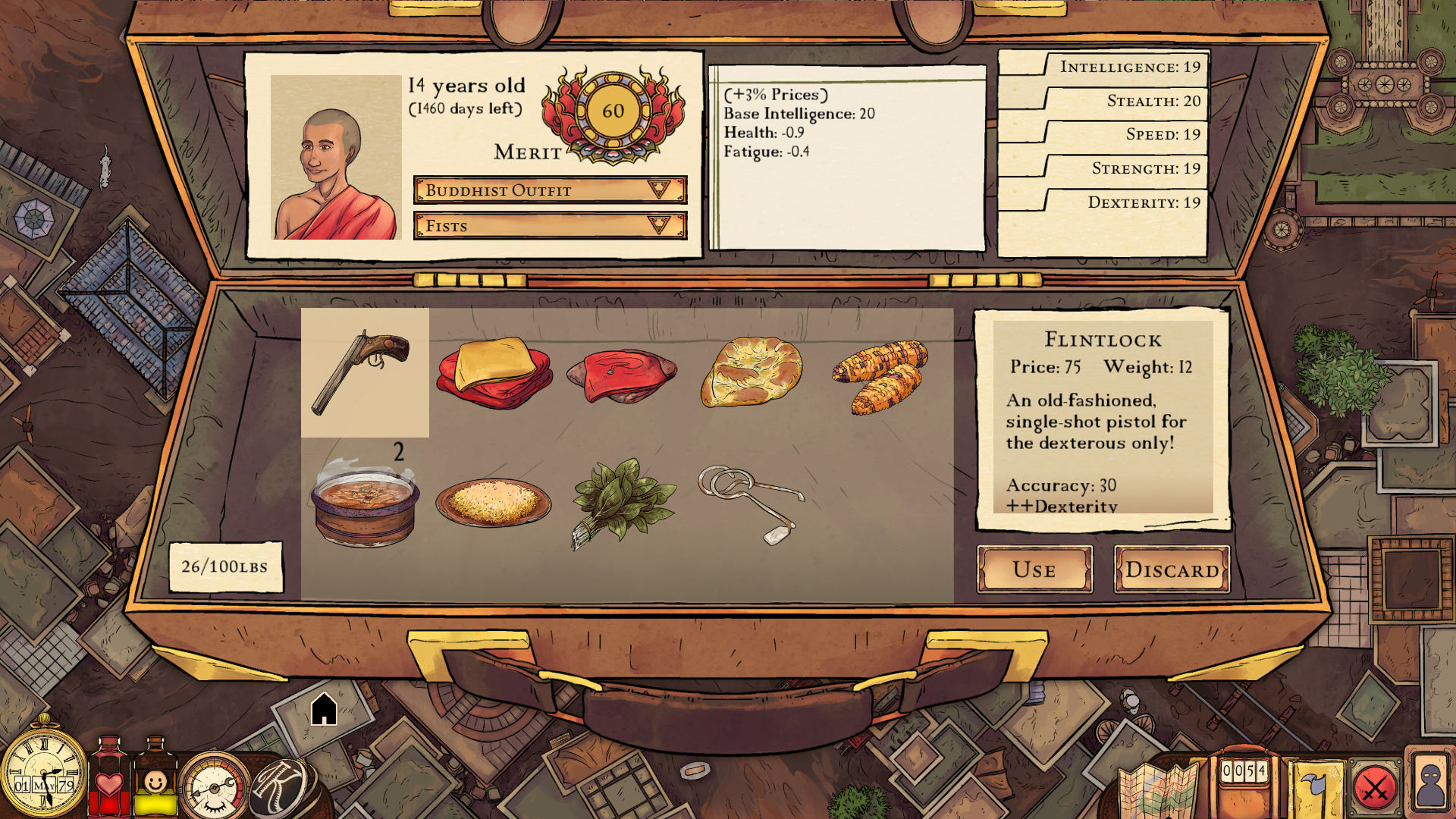
Task: Discard the Flintlock item
Action: click(x=1172, y=569)
